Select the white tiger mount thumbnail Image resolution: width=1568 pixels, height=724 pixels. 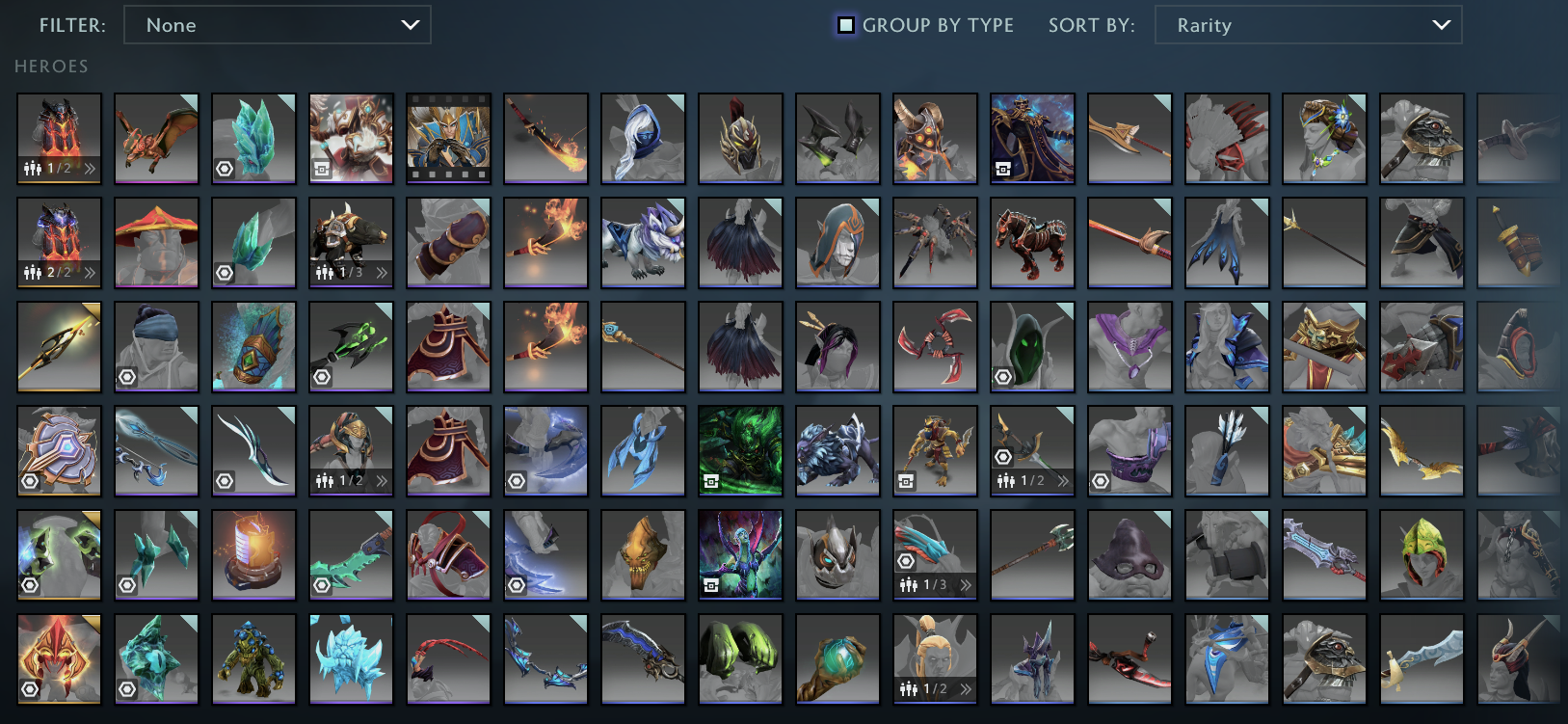[643, 243]
